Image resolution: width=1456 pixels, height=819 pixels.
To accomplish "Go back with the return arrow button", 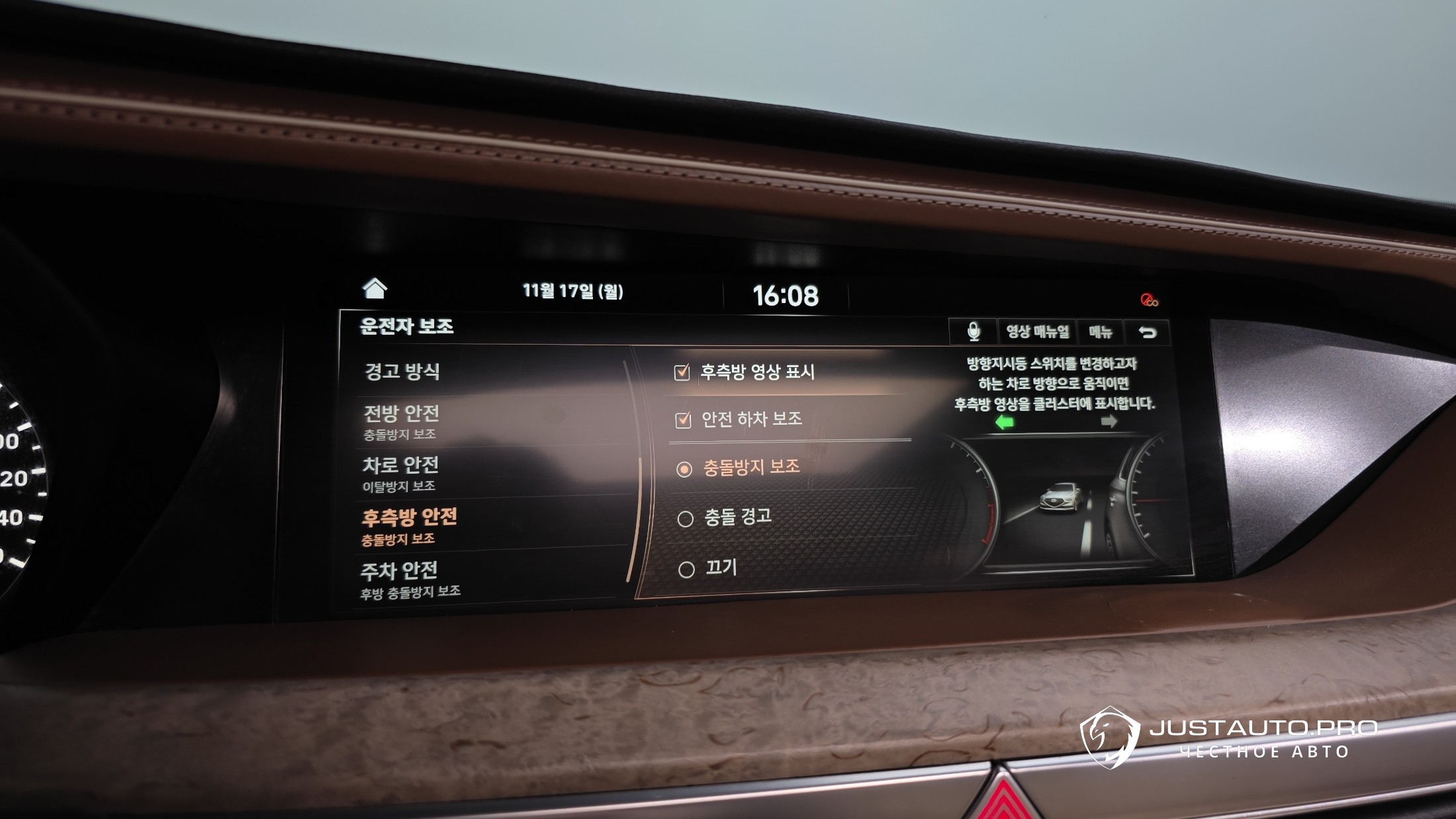I will click(1148, 332).
